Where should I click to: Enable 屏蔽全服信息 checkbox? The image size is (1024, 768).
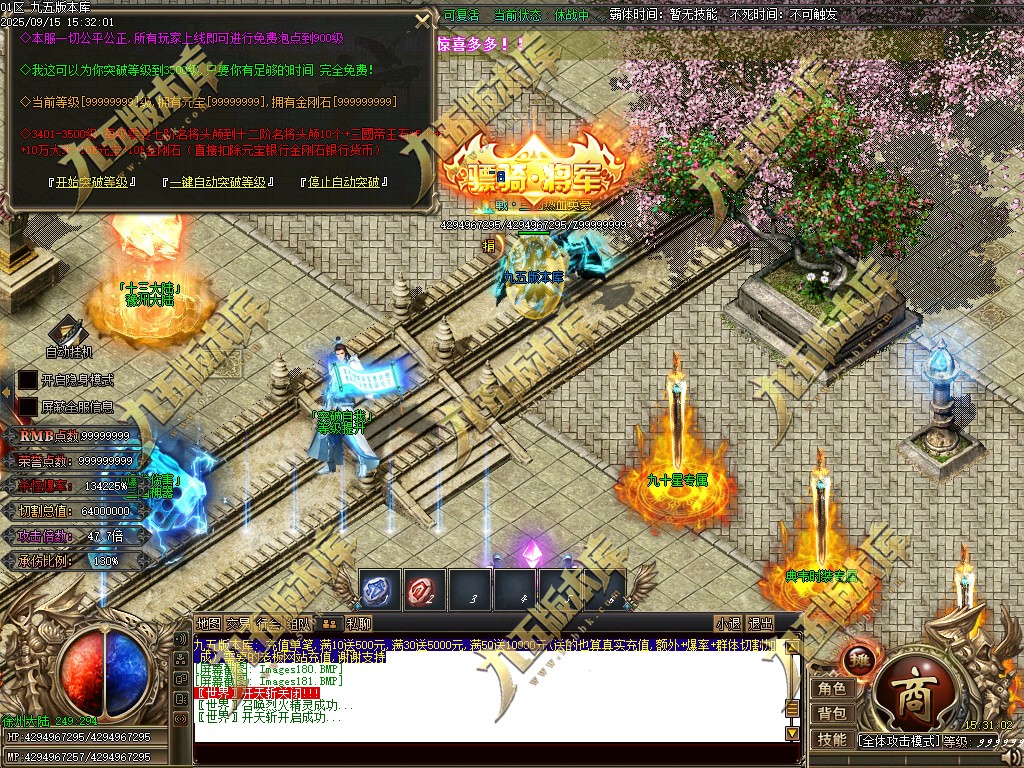click(27, 407)
